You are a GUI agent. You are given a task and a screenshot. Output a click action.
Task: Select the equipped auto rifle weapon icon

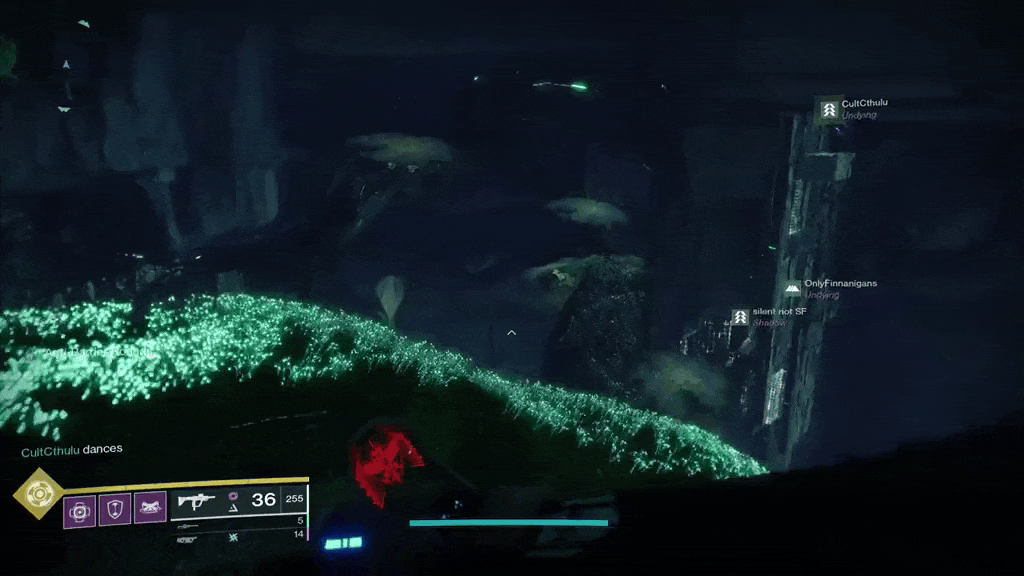coord(197,501)
